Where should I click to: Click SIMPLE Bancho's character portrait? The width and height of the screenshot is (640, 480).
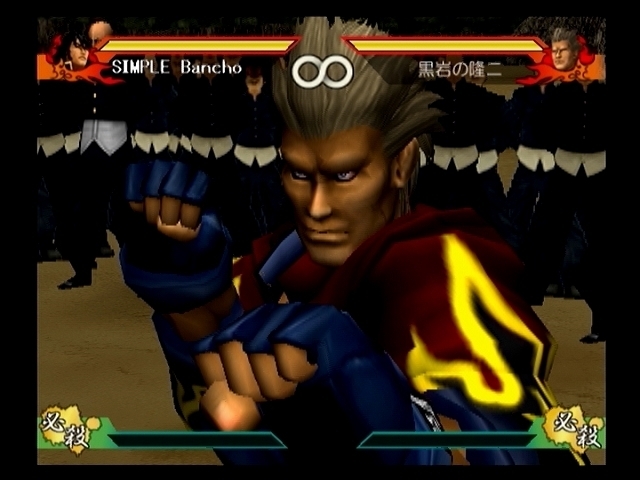click(x=73, y=53)
